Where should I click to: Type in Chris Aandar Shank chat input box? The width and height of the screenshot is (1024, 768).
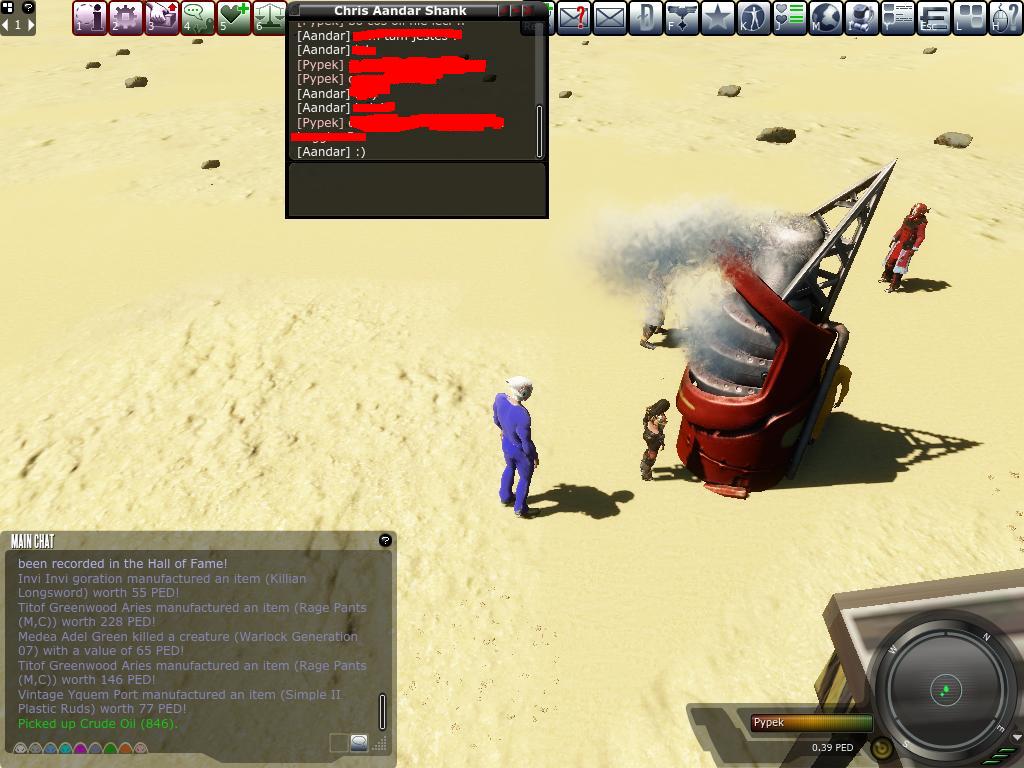pyautogui.click(x=416, y=189)
